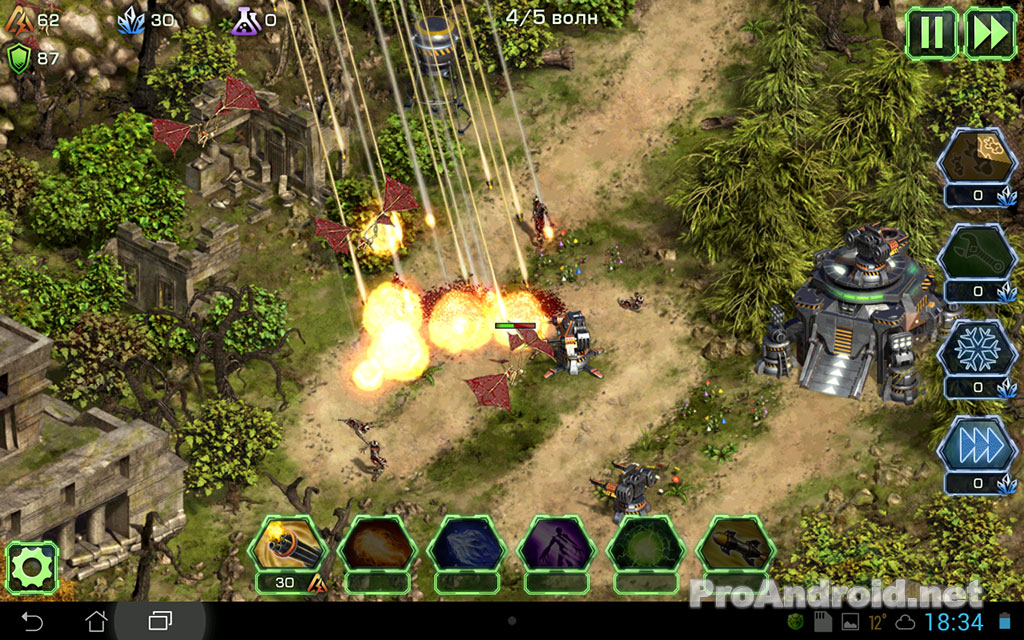Activate the top crate drop ability
This screenshot has height=640, width=1024.
click(x=977, y=156)
